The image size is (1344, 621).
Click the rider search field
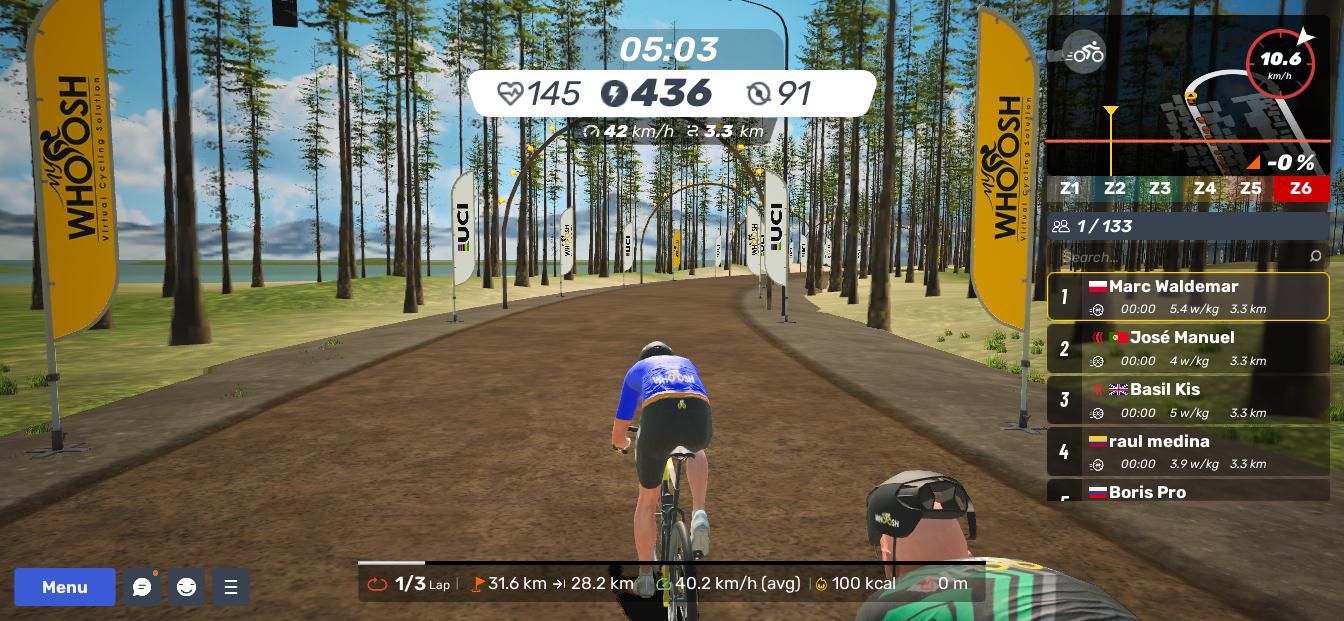1180,257
